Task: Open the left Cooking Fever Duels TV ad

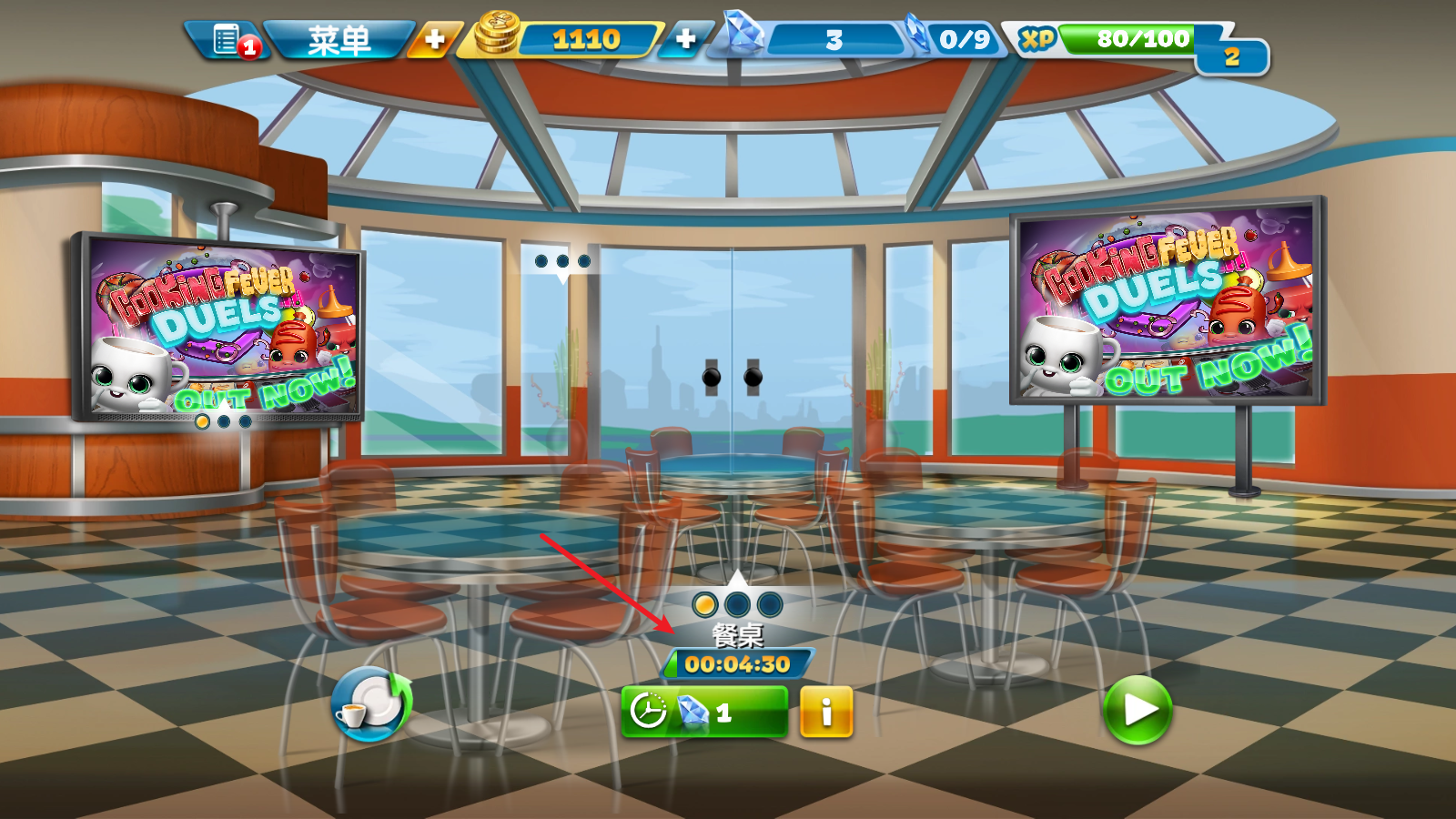Action: pos(218,329)
